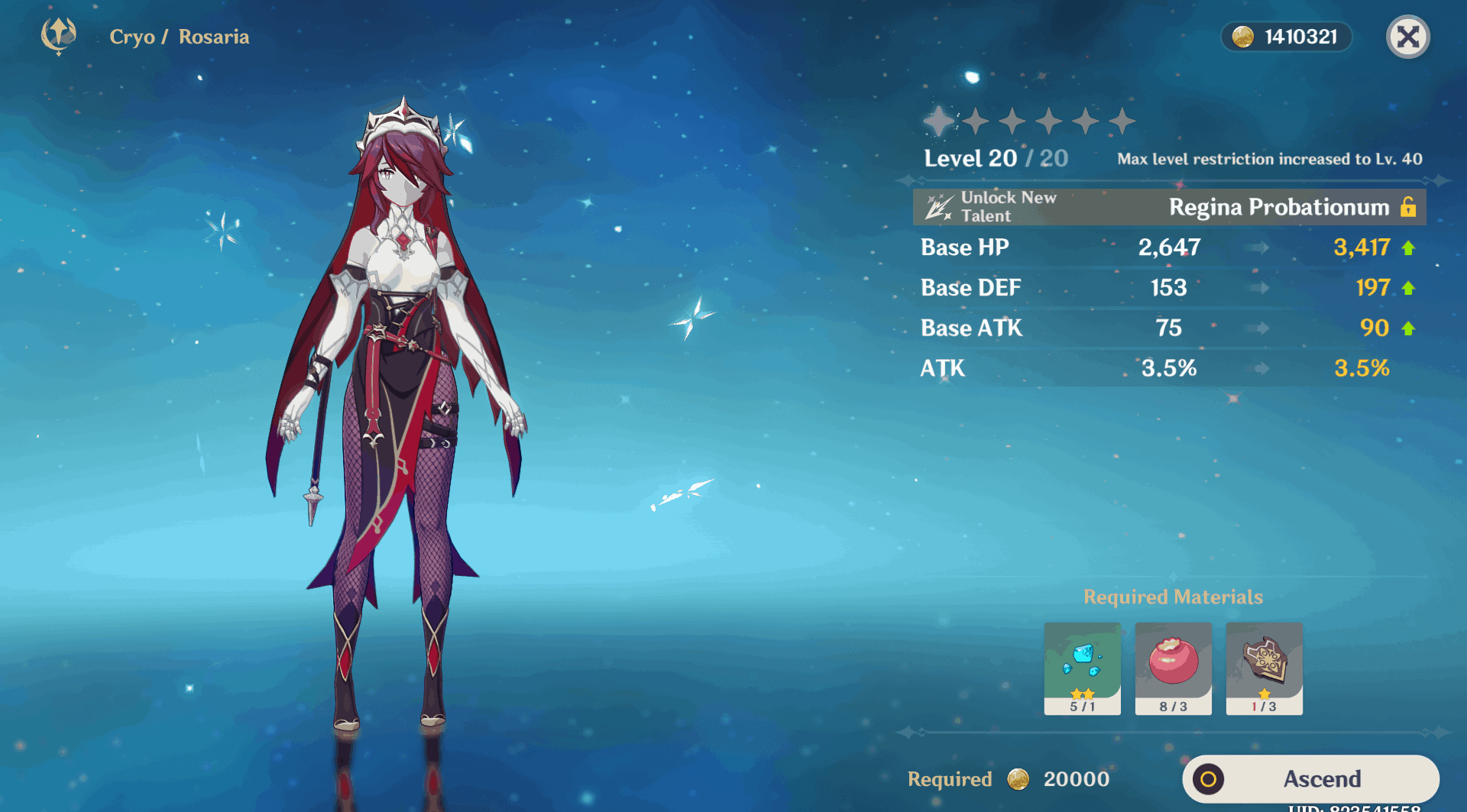The width and height of the screenshot is (1467, 812).
Task: Click the filled first ascension star
Action: (938, 119)
